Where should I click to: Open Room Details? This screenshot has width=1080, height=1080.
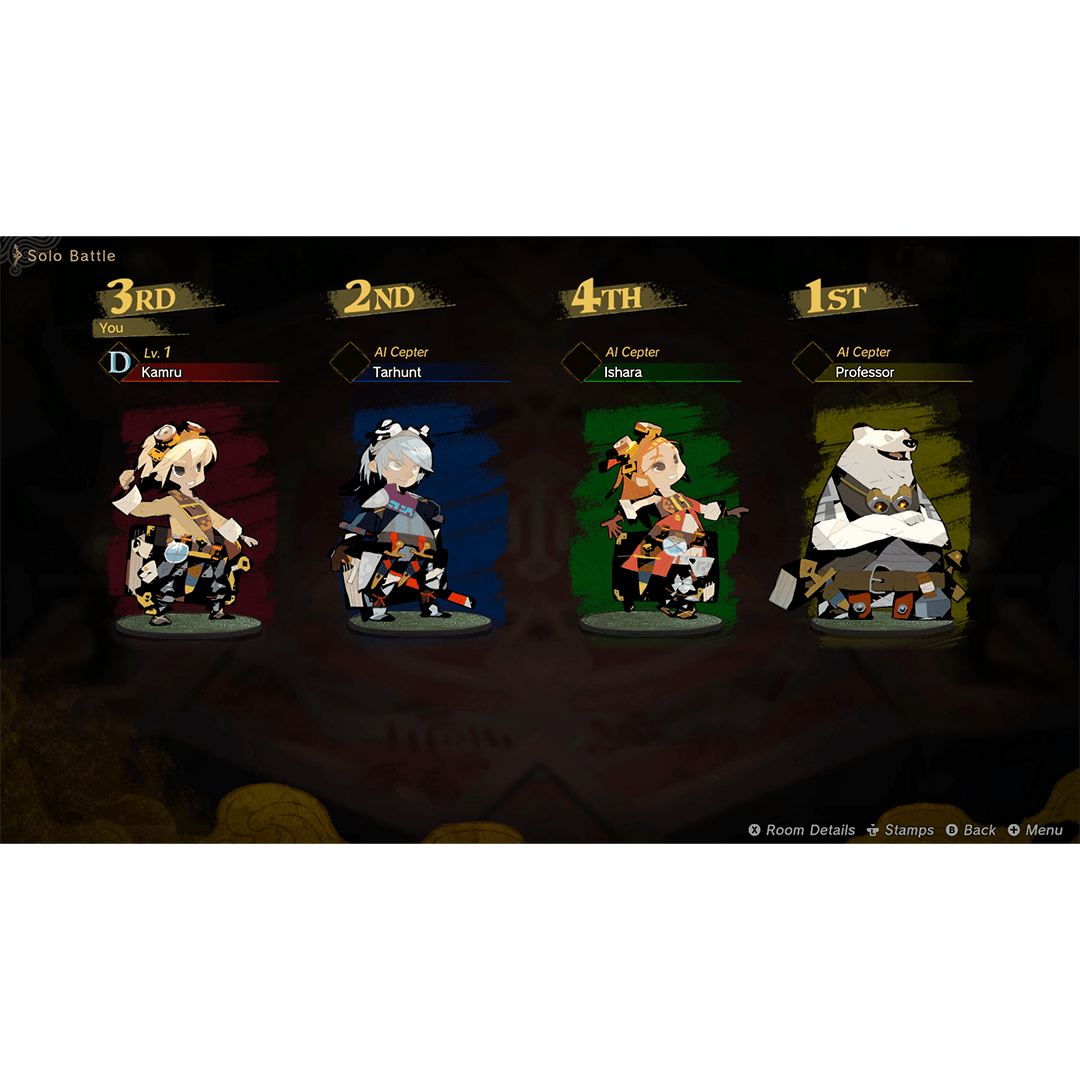[802, 830]
